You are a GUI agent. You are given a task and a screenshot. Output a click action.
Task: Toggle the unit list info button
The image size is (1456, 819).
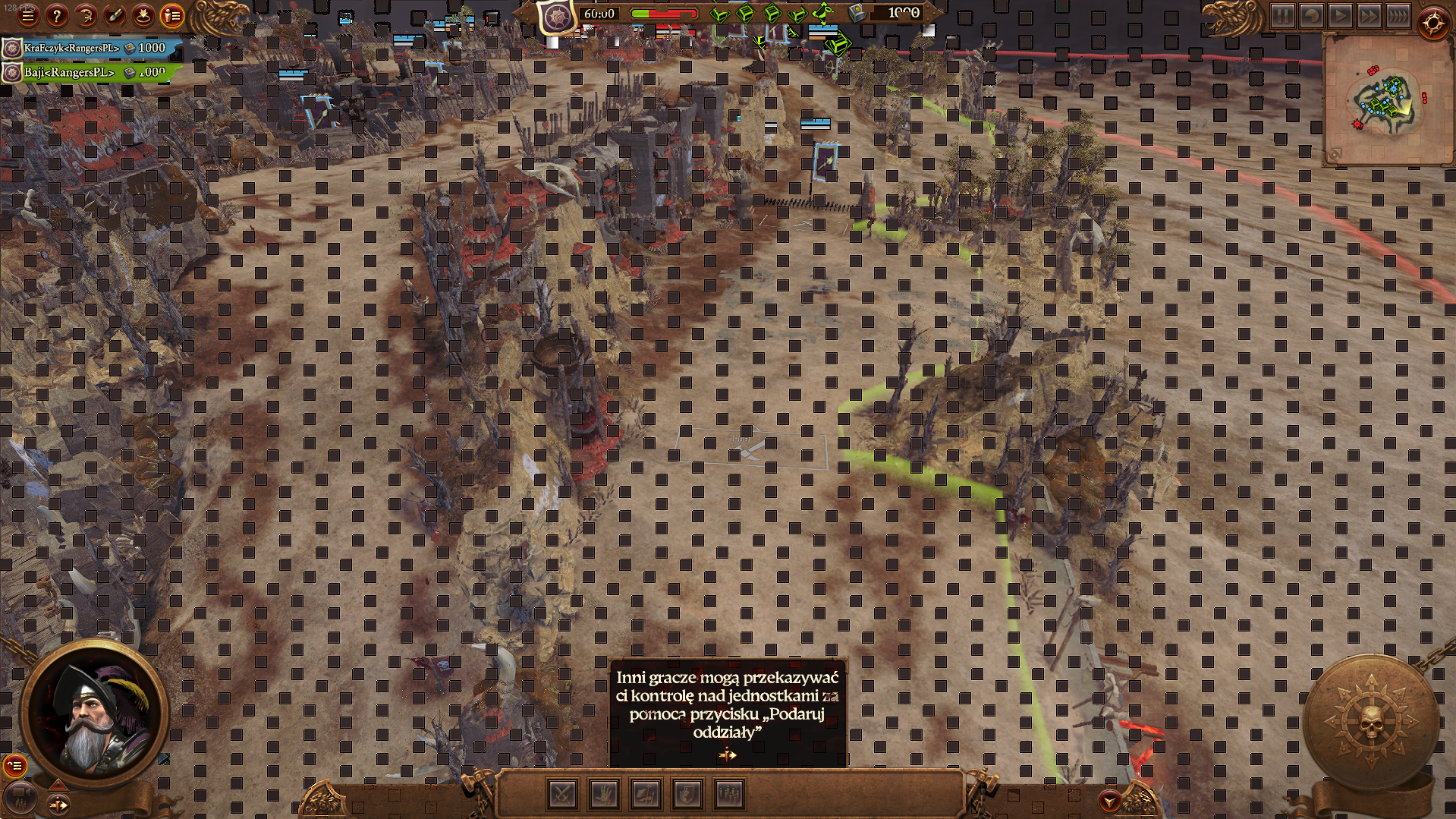(x=173, y=15)
